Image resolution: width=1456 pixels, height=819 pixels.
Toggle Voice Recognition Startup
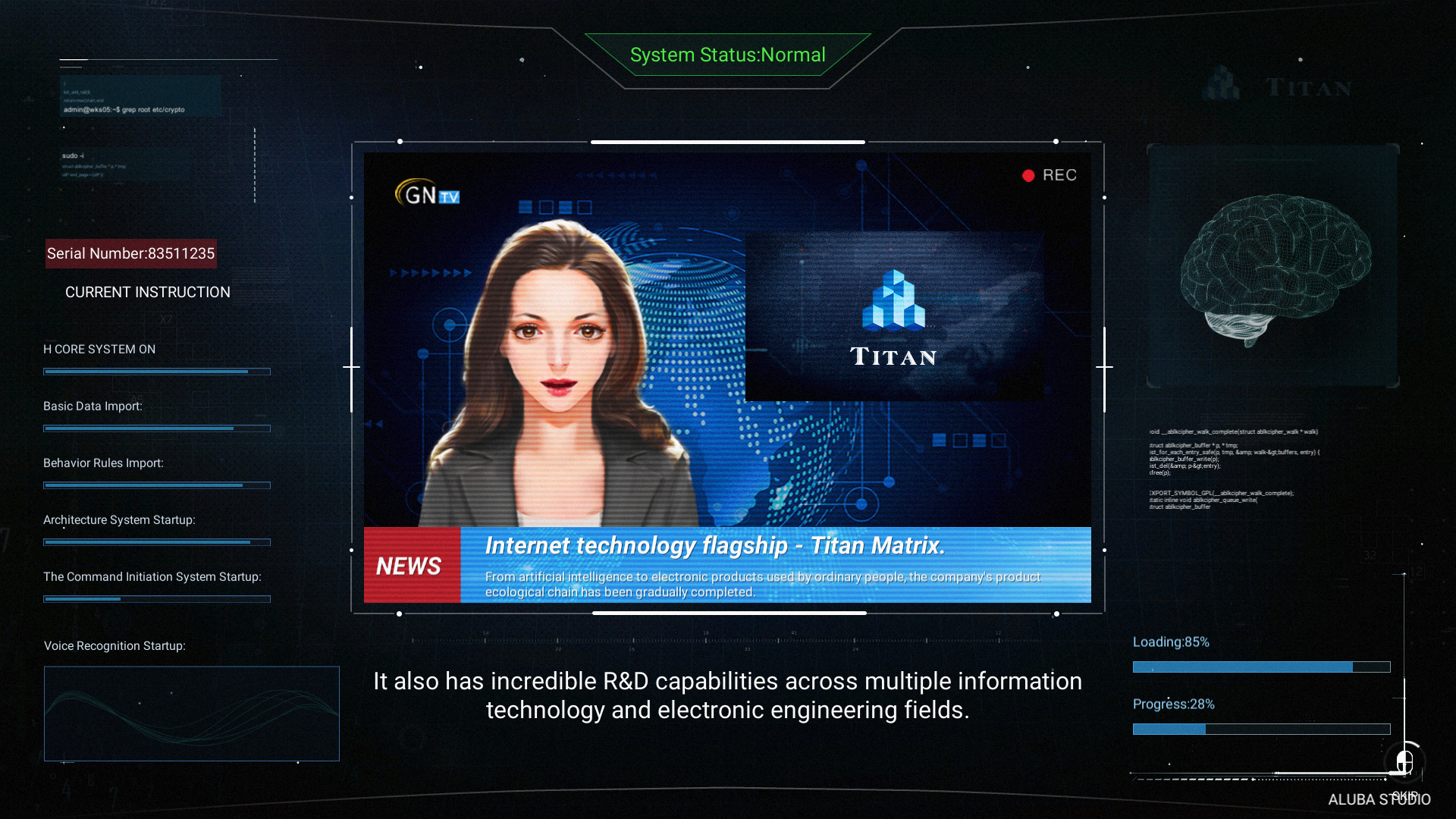click(115, 646)
